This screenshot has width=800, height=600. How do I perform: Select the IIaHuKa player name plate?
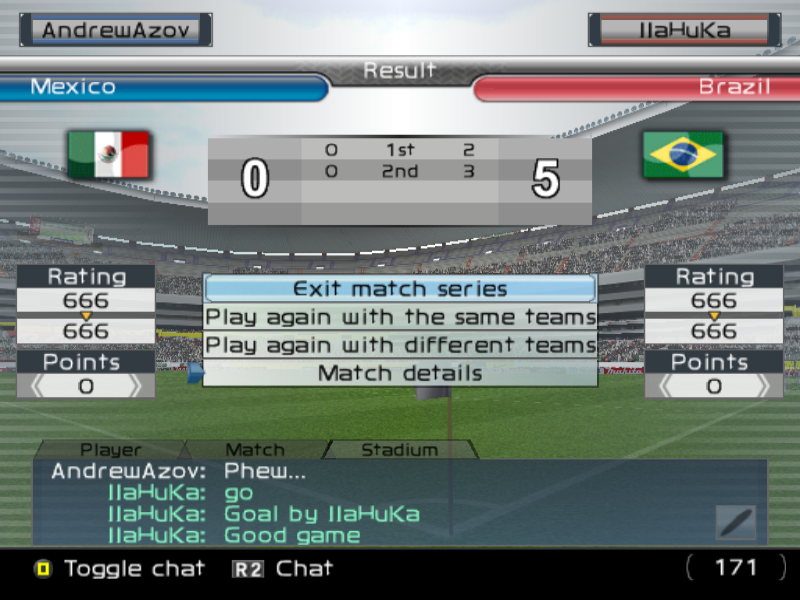point(684,30)
